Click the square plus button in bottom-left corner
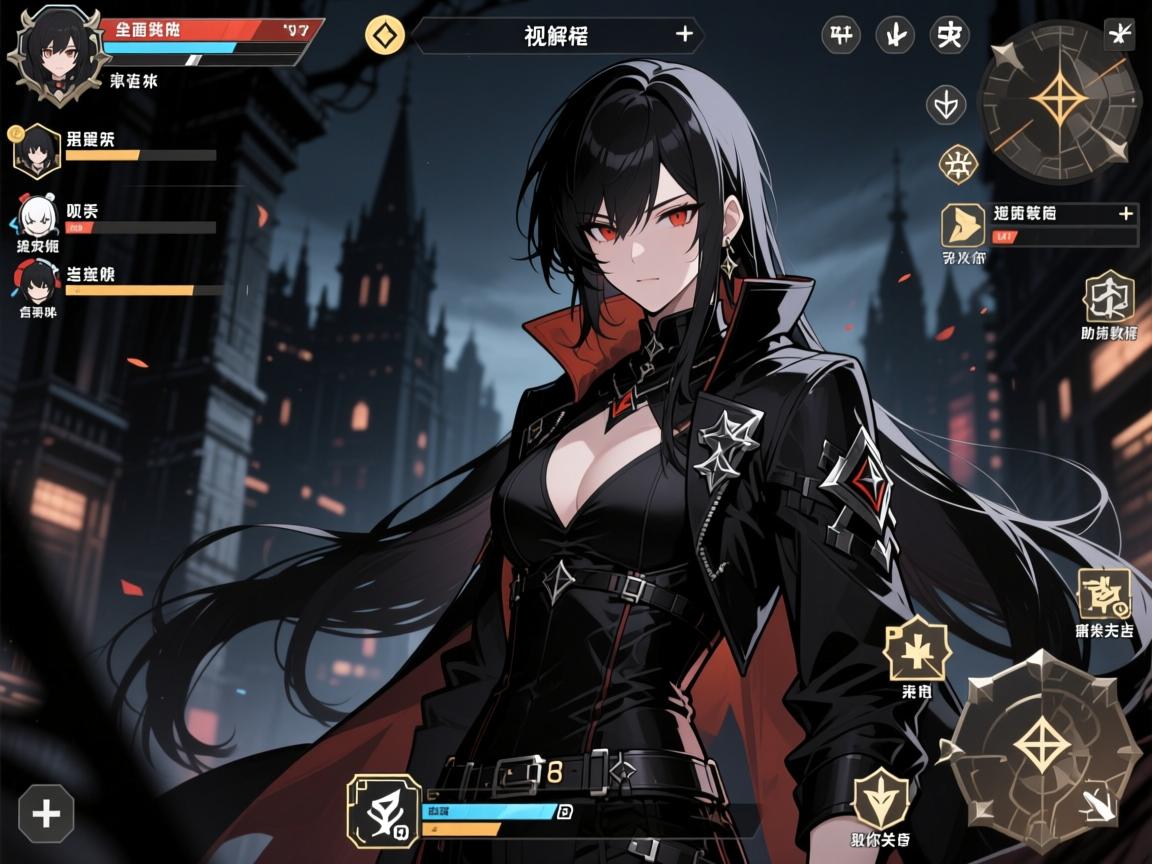The width and height of the screenshot is (1152, 864). point(46,813)
